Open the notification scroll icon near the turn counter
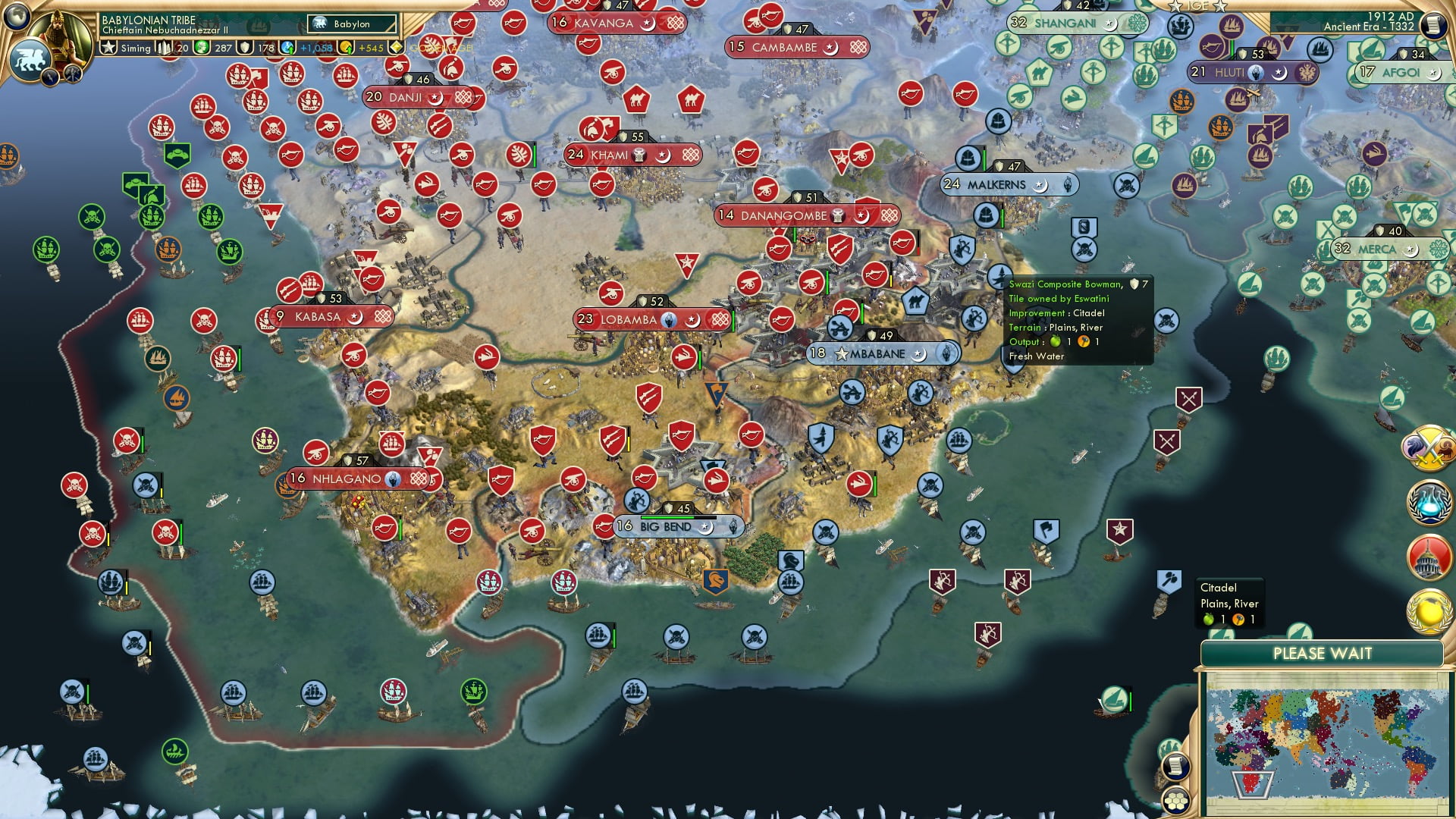This screenshot has width=1456, height=819. 1436,25
